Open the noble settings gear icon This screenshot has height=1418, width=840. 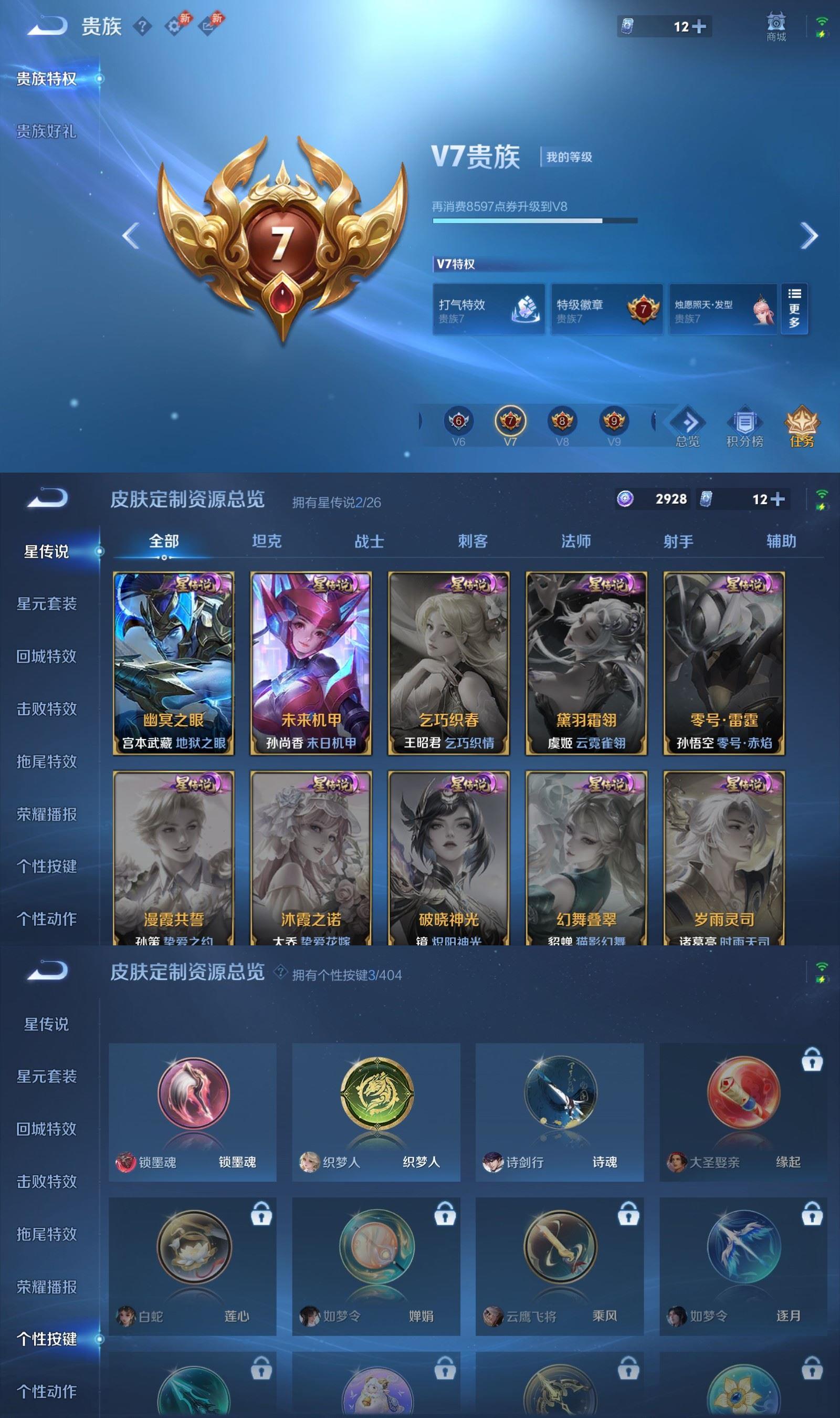coord(174,26)
